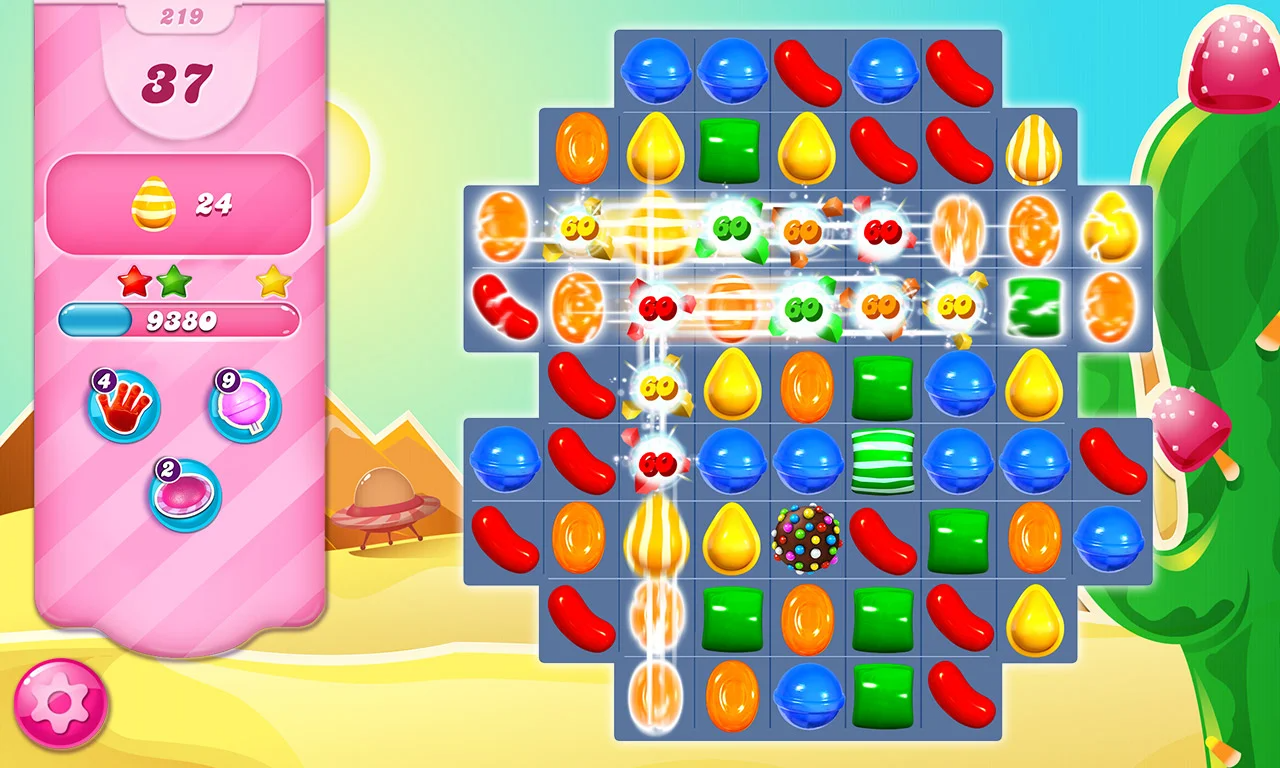Select the red hand booster with 4 uses
1280x768 pixels.
pyautogui.click(x=122, y=405)
